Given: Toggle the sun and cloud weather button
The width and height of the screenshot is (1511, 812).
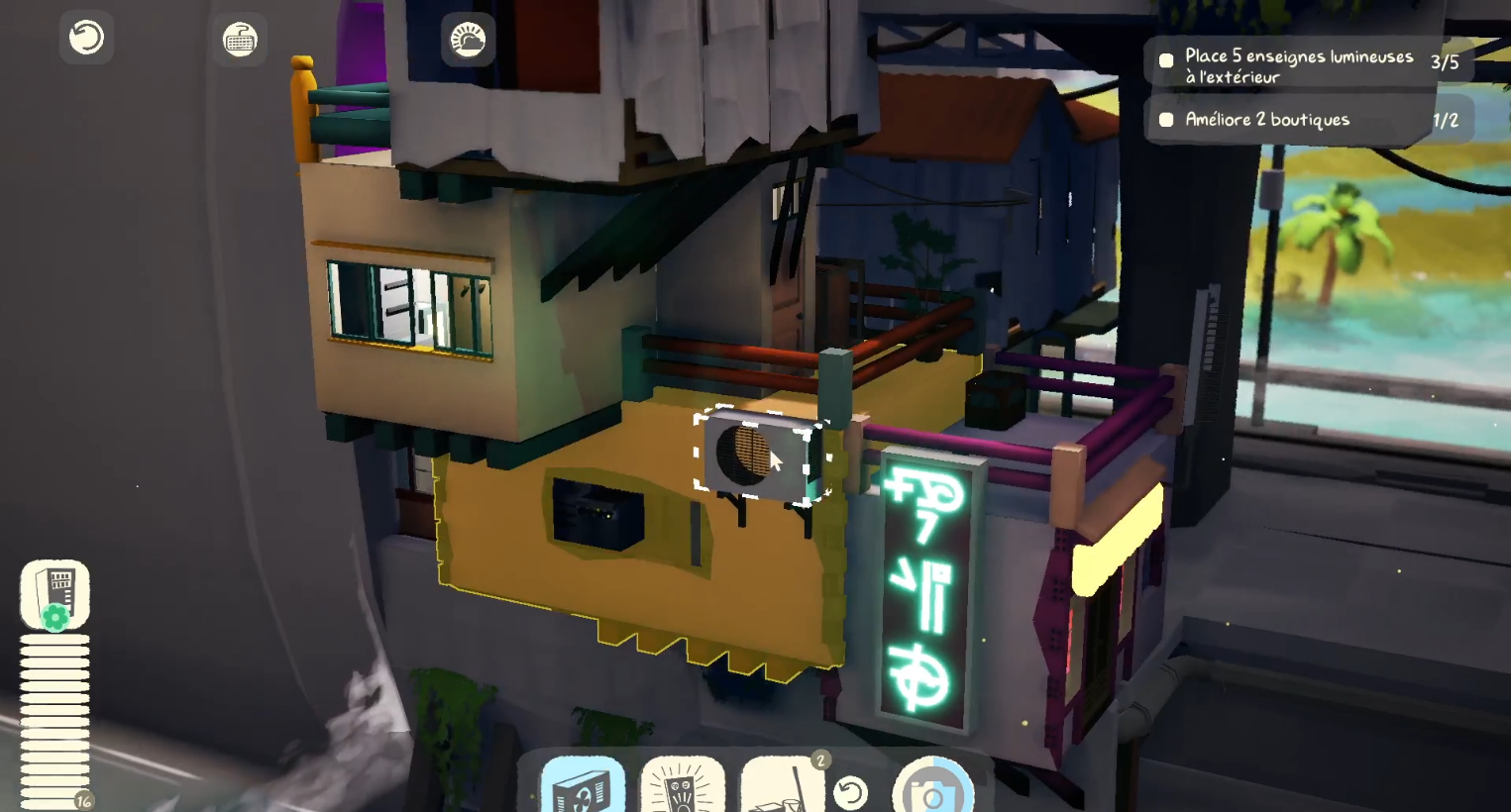Looking at the screenshot, I should [468, 41].
